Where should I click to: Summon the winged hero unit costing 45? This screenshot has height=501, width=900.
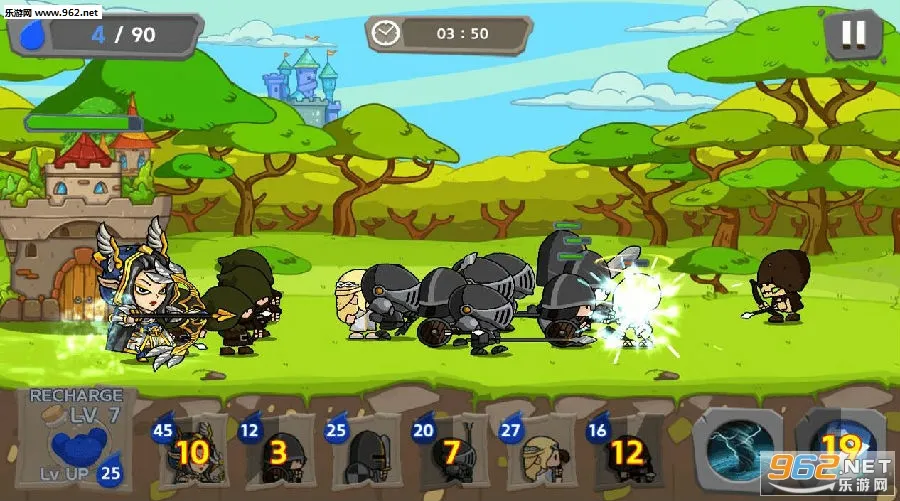190,452
